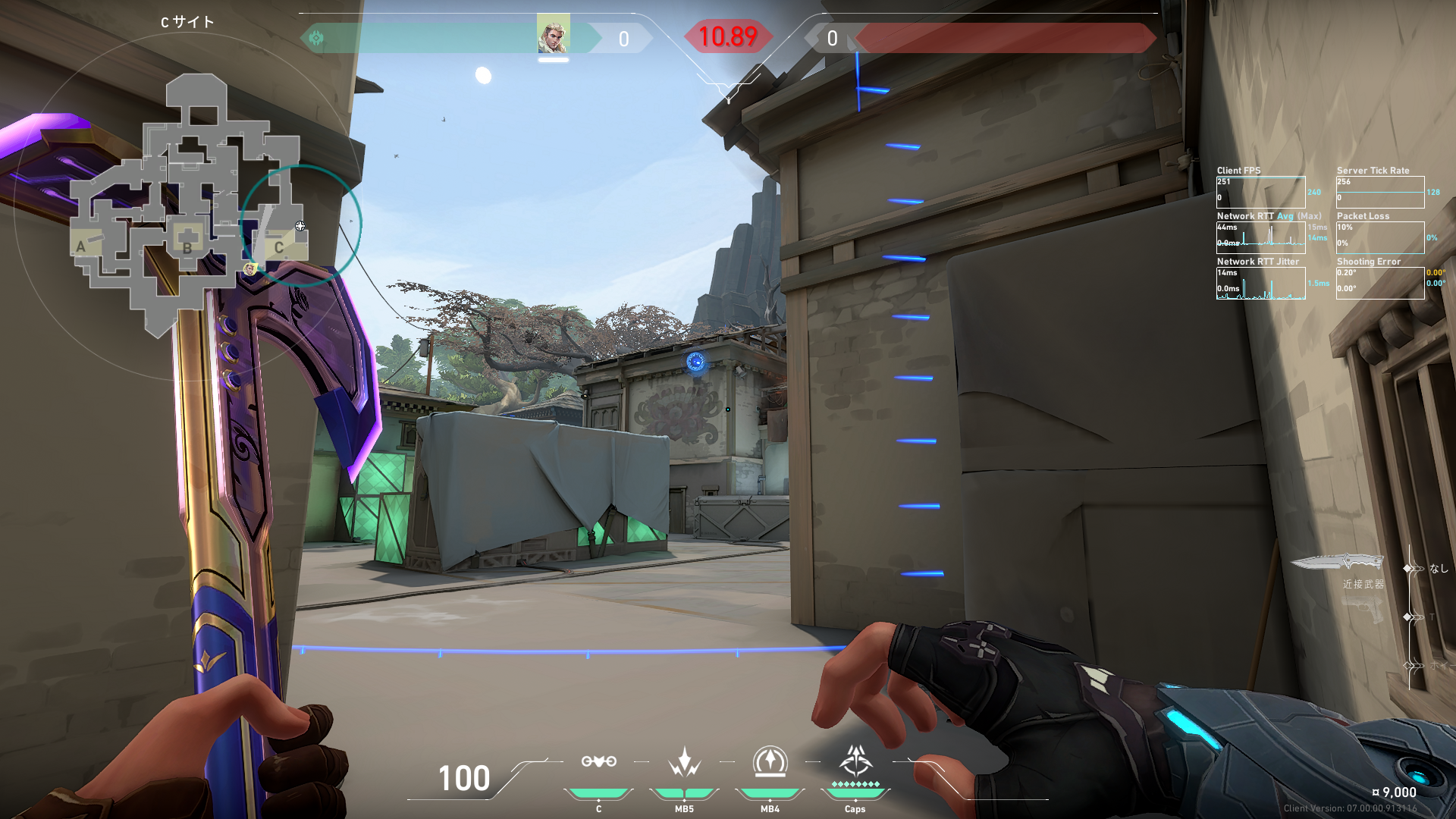Click the agent portrait in top bar
The height and width of the screenshot is (819, 1456).
(x=553, y=34)
